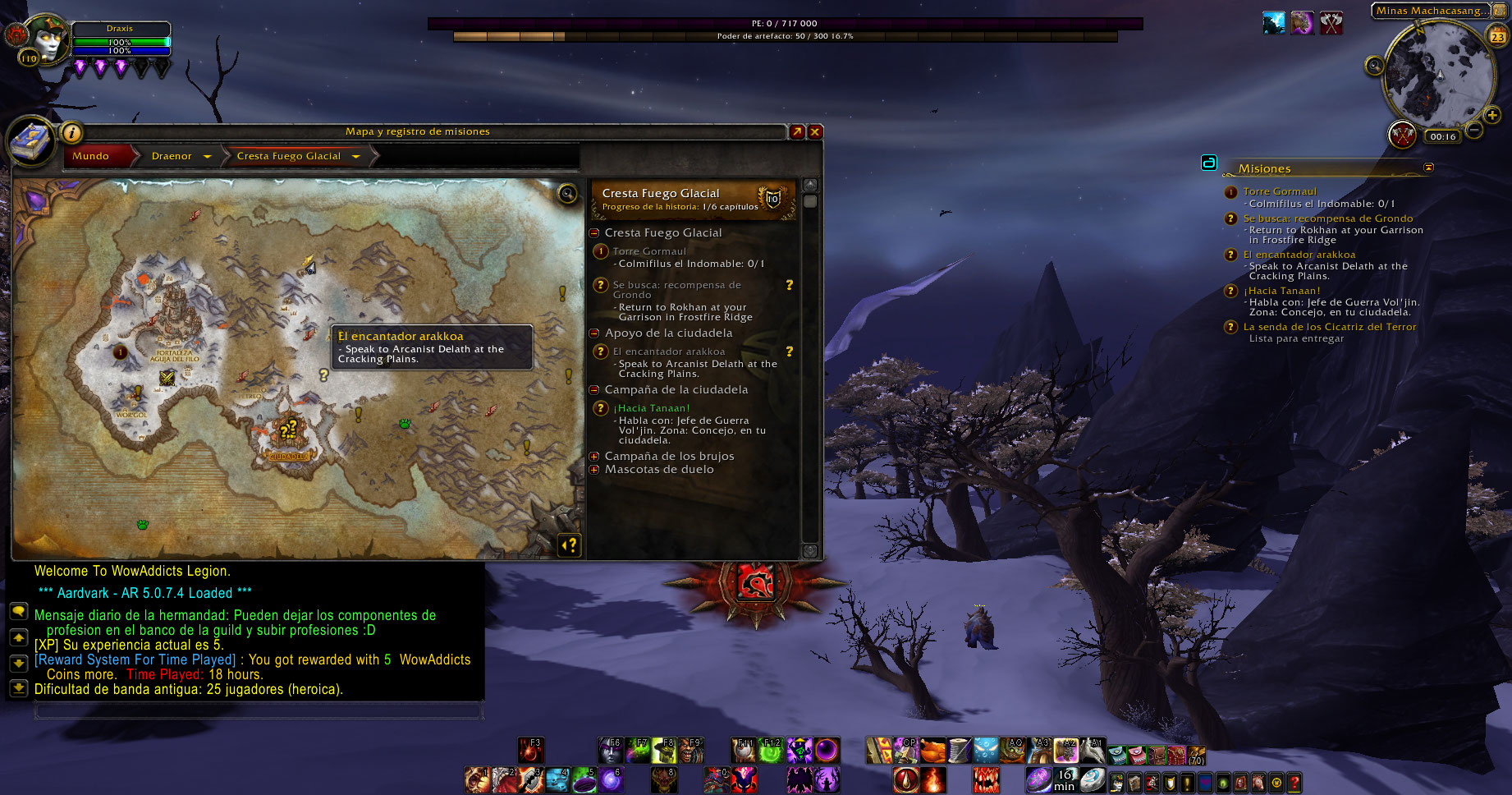The width and height of the screenshot is (1512, 795).
Task: Close the map and quest log window
Action: coord(815,131)
